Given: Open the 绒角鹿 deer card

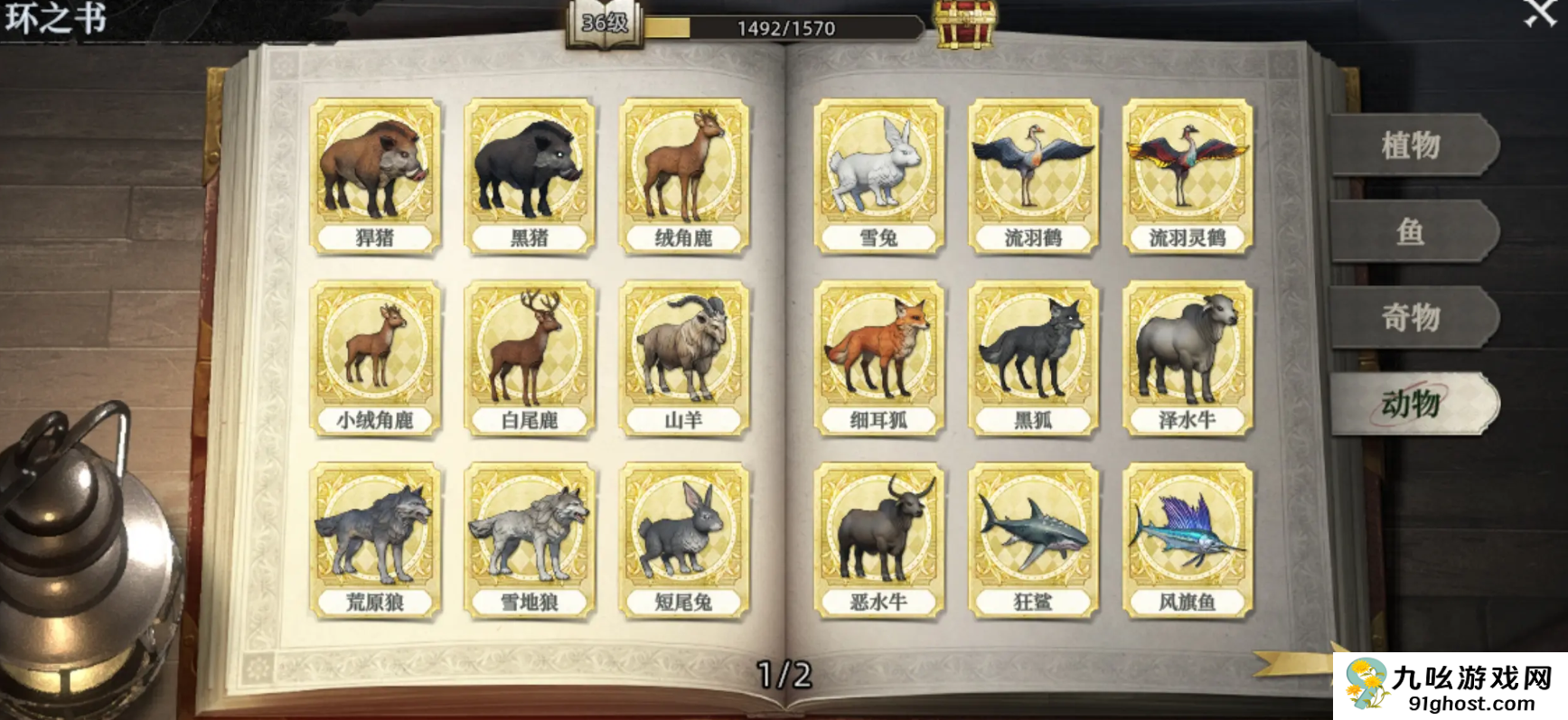Looking at the screenshot, I should point(684,176).
